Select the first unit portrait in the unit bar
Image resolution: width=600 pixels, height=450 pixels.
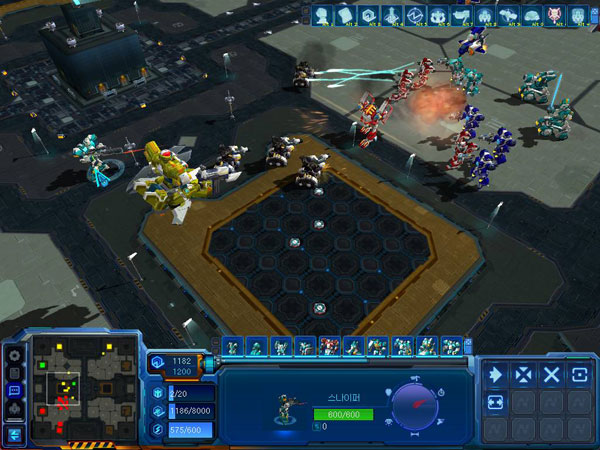pyautogui.click(x=232, y=347)
